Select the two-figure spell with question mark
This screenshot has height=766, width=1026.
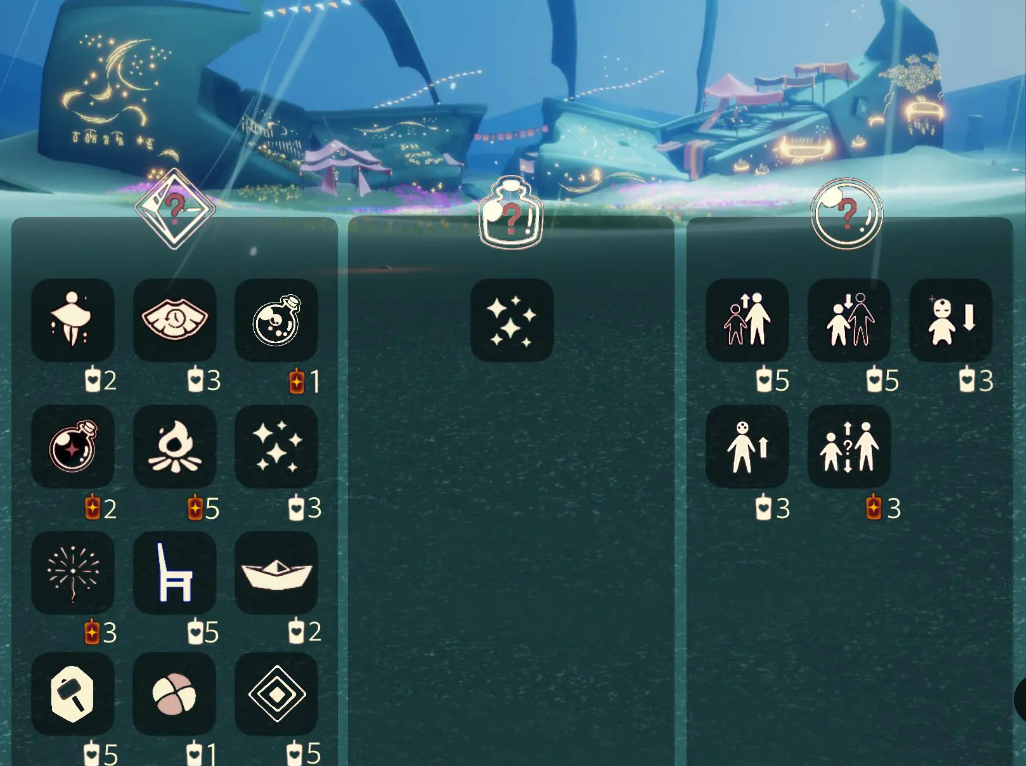[849, 447]
